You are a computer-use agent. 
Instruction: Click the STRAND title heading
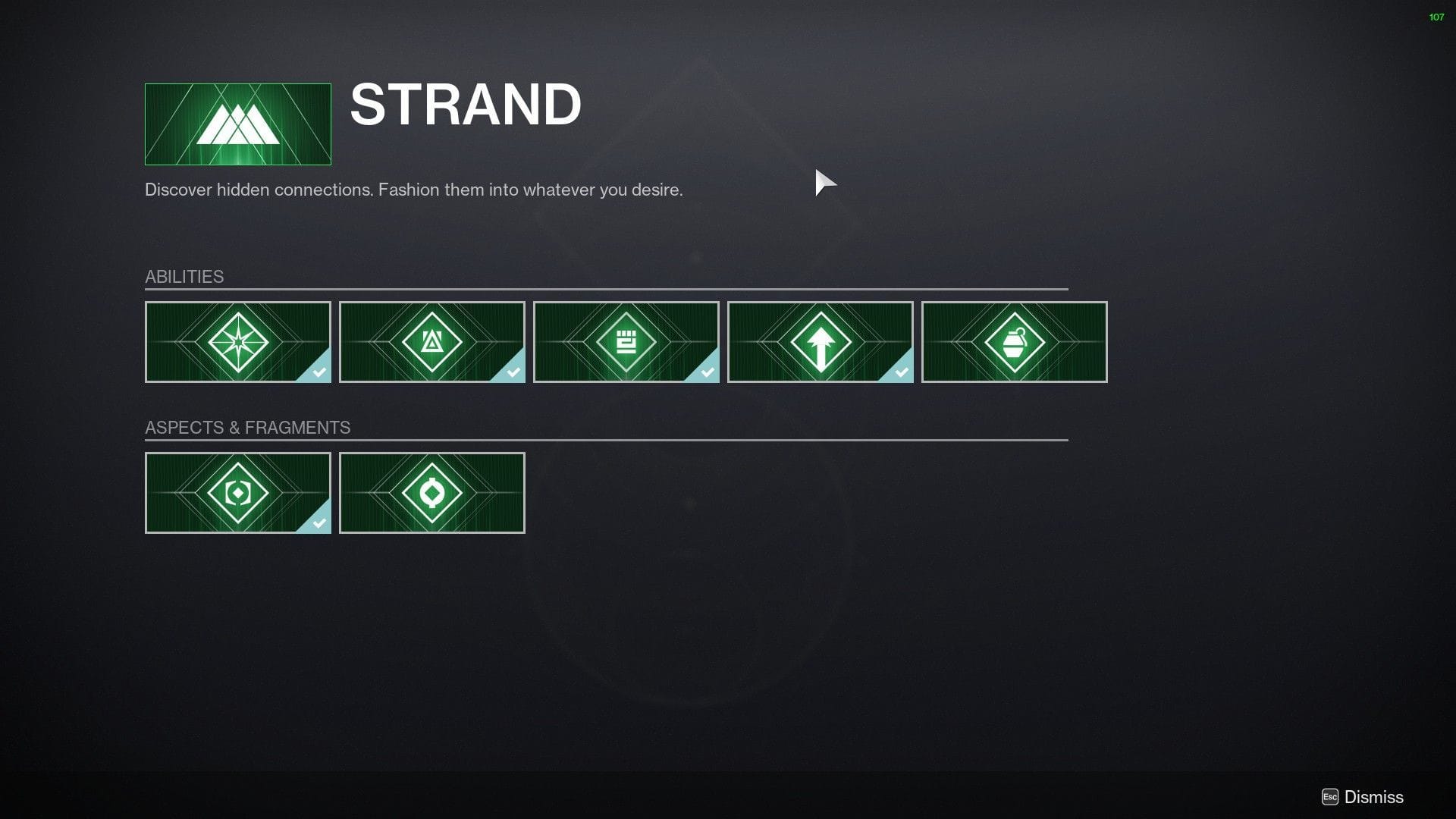click(x=465, y=105)
